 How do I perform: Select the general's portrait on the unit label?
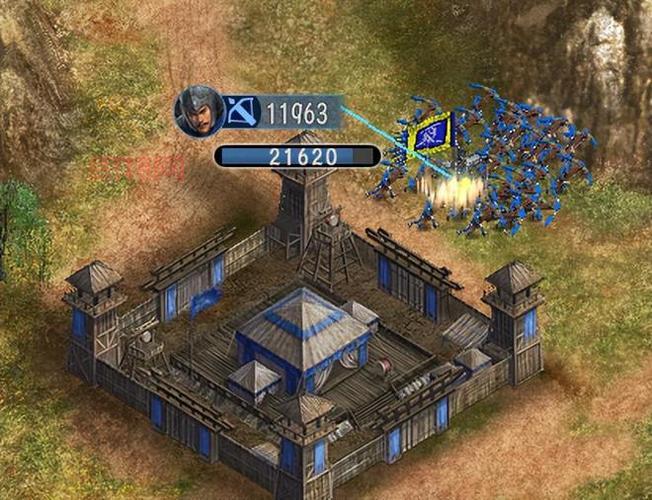point(198,111)
